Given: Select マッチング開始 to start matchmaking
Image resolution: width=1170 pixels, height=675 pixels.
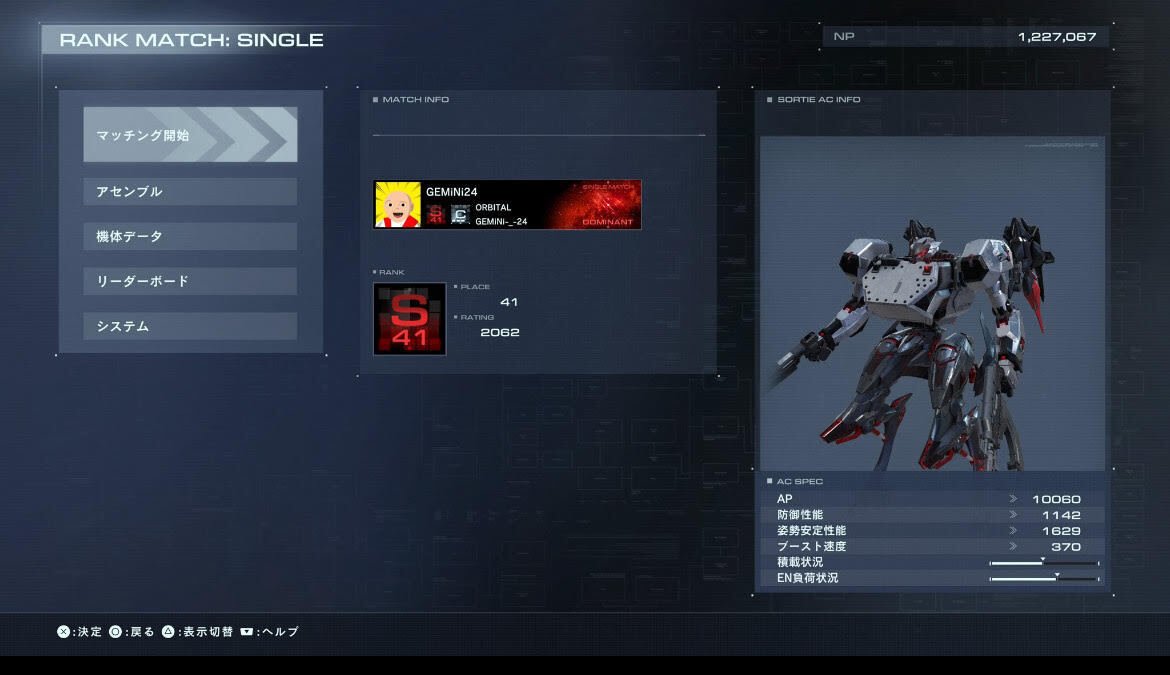Looking at the screenshot, I should [190, 135].
